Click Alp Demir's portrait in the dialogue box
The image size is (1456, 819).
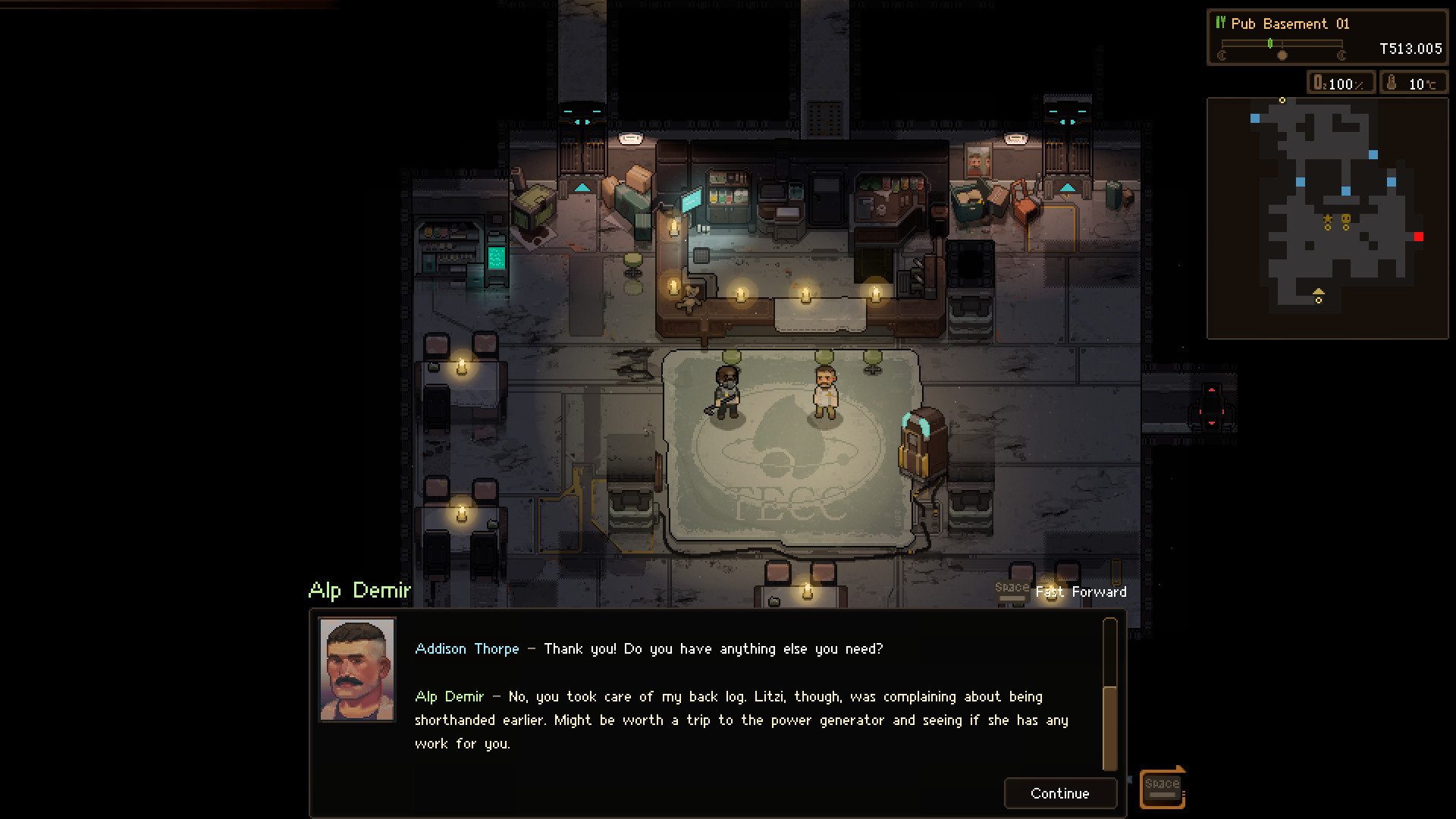[356, 668]
